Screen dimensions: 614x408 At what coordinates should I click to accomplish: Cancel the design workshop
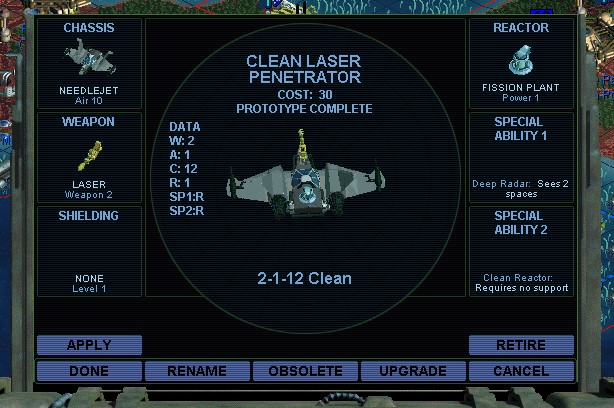[x=521, y=371]
